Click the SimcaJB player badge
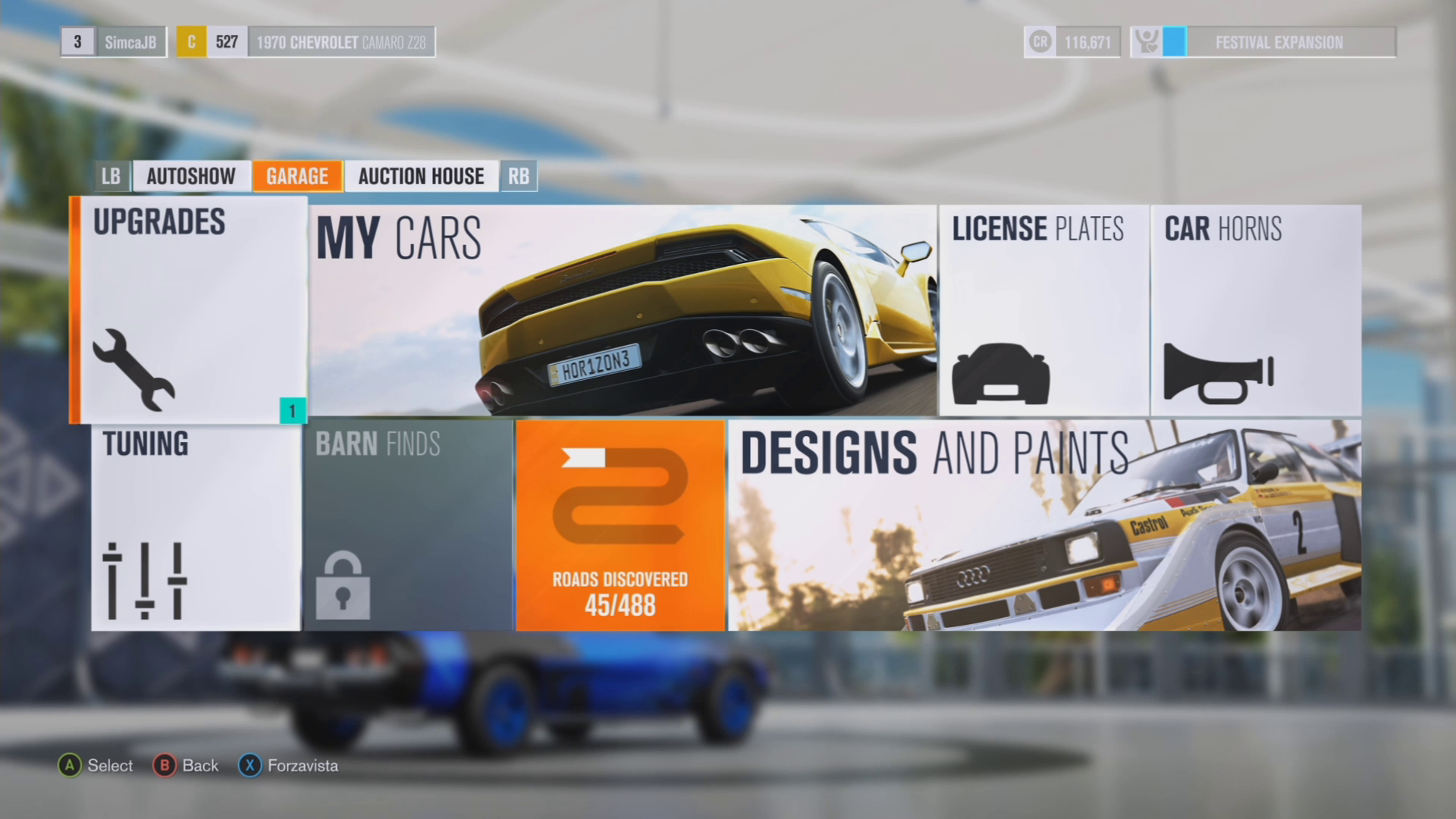The image size is (1456, 819). 130,42
